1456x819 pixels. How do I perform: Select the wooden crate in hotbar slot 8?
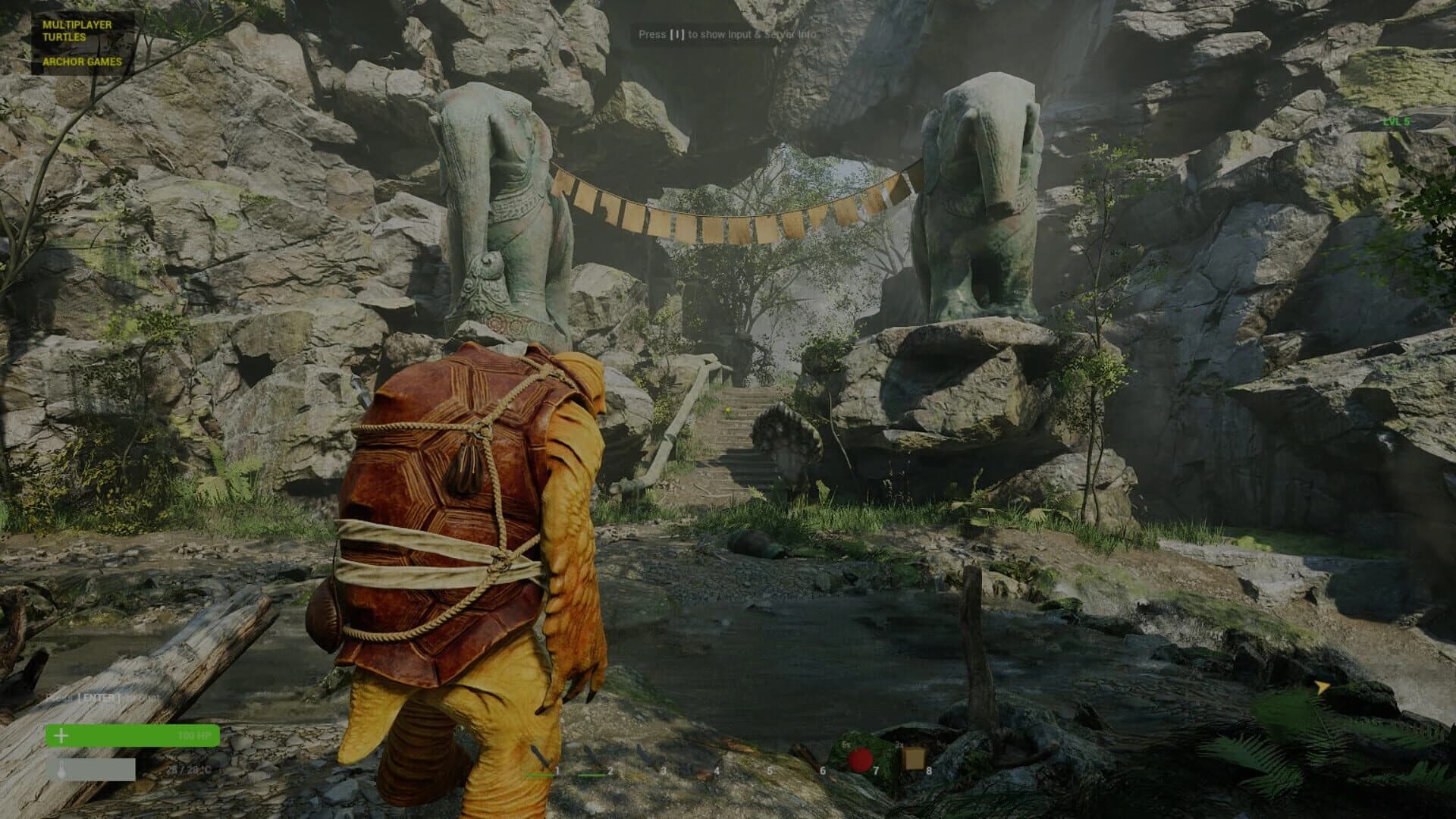[915, 758]
